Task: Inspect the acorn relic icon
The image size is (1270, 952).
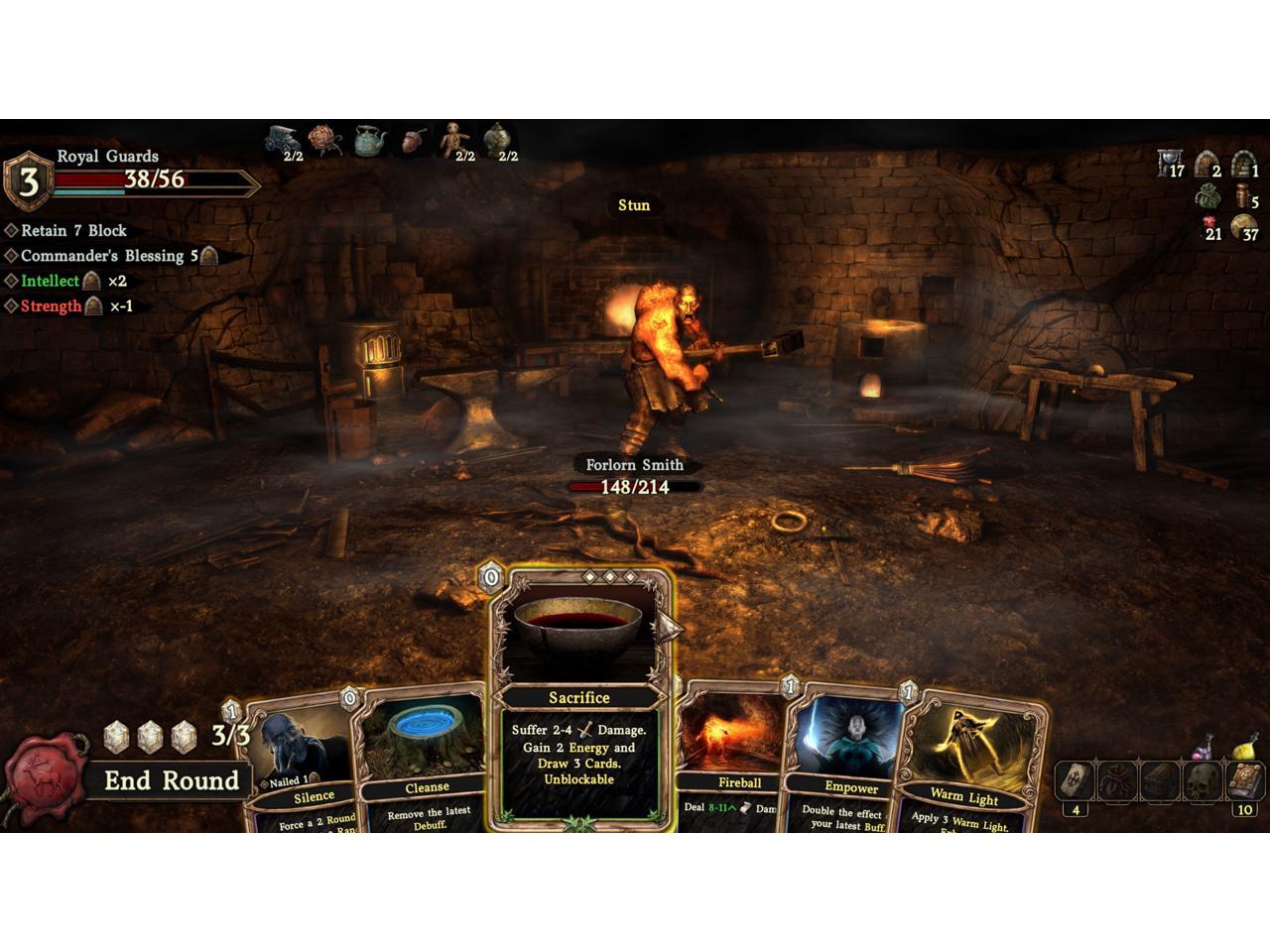Action: pyautogui.click(x=415, y=141)
